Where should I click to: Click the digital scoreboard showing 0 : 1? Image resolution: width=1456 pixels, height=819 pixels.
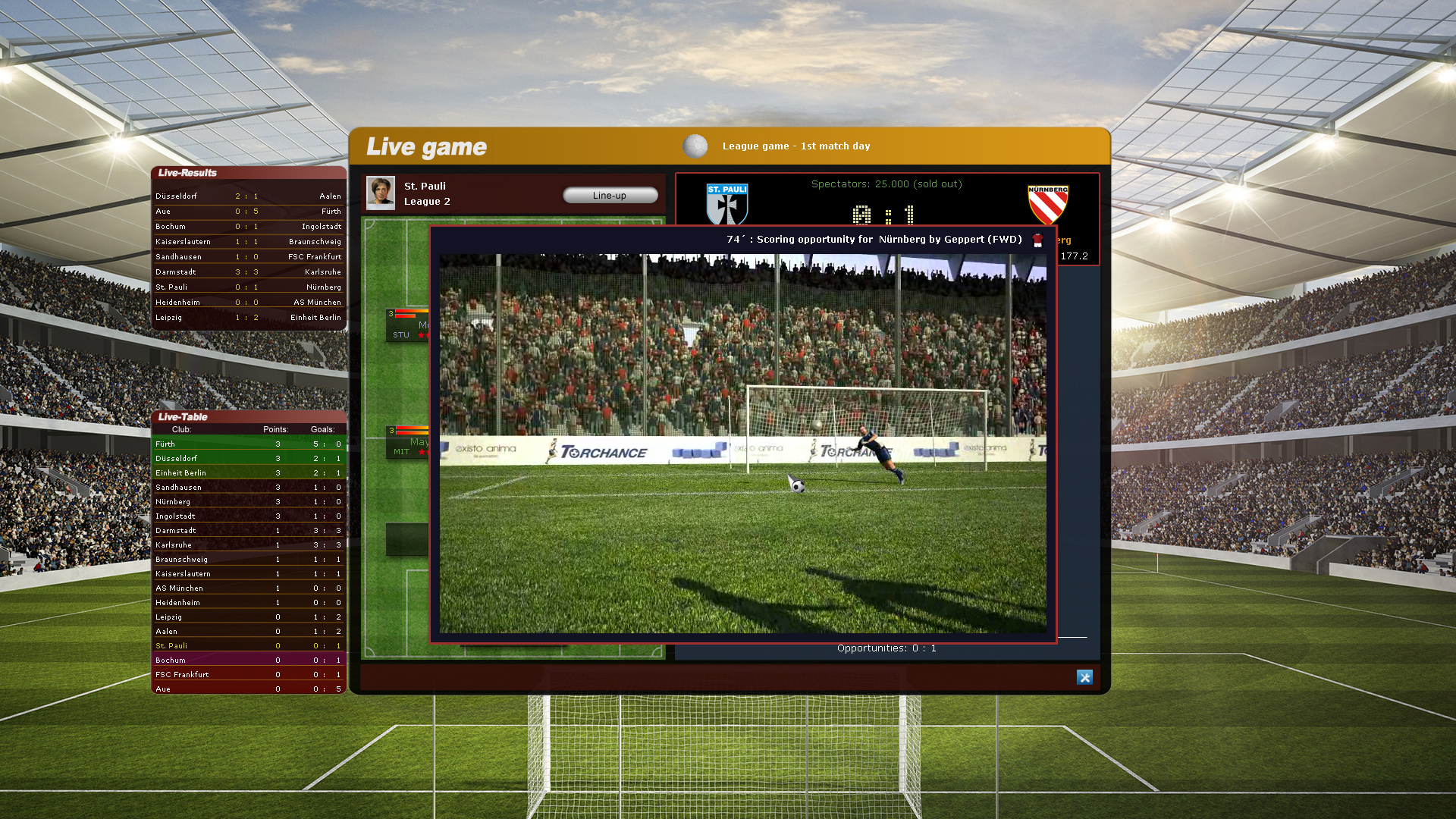point(886,214)
